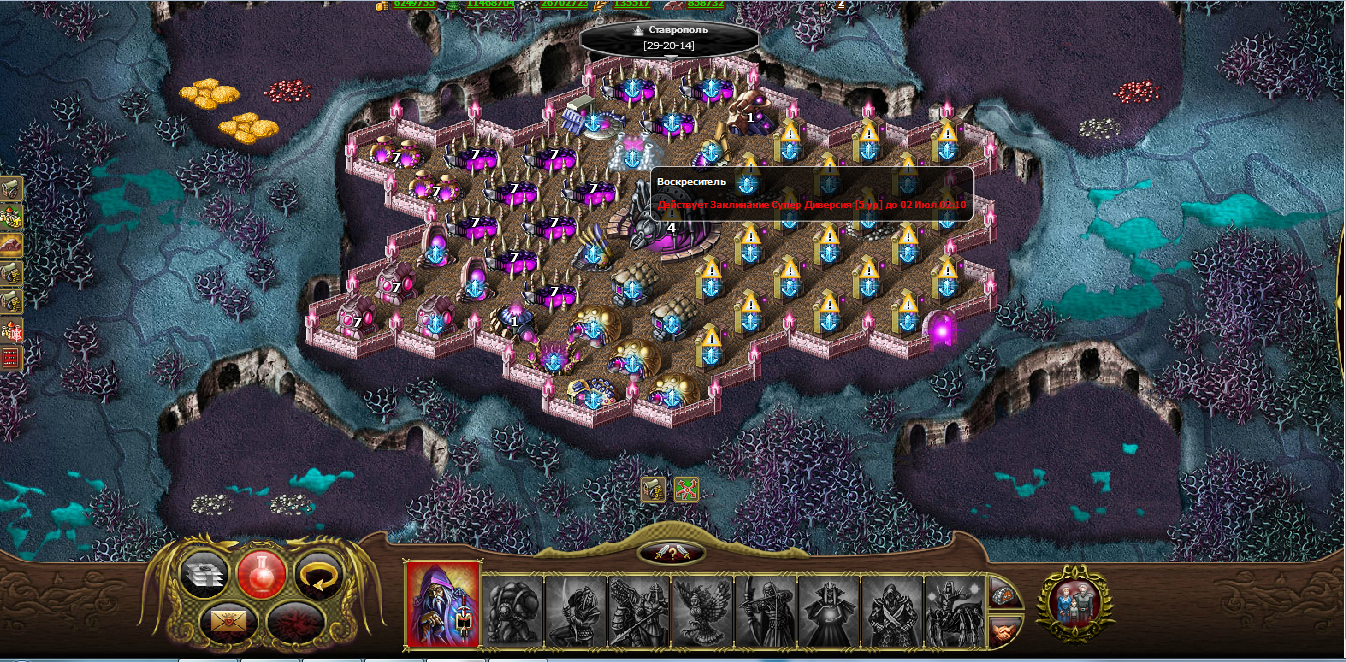Click the green icon with crossed red arrows
The height and width of the screenshot is (662, 1346).
[687, 490]
